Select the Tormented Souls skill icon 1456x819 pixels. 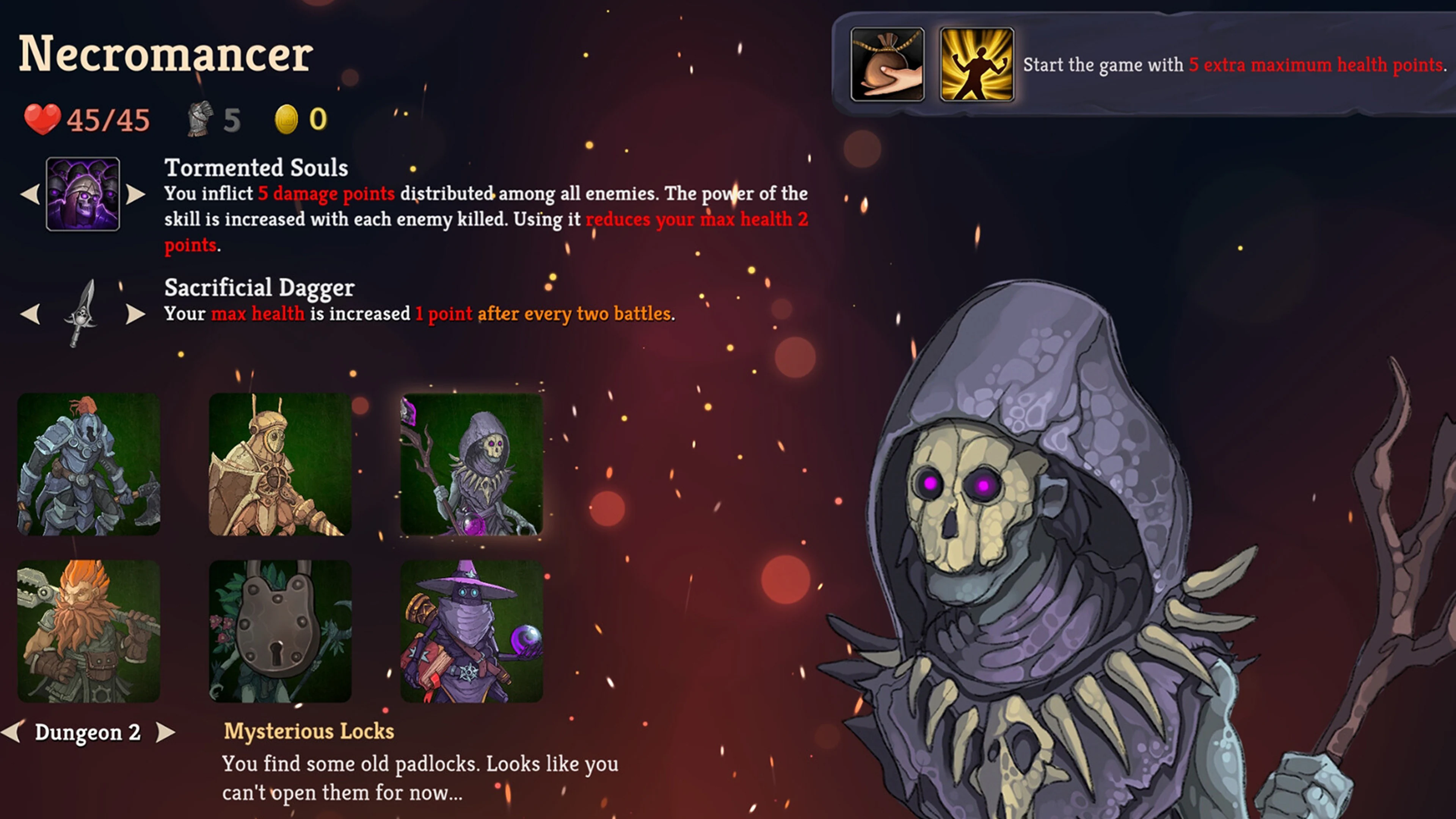point(83,195)
